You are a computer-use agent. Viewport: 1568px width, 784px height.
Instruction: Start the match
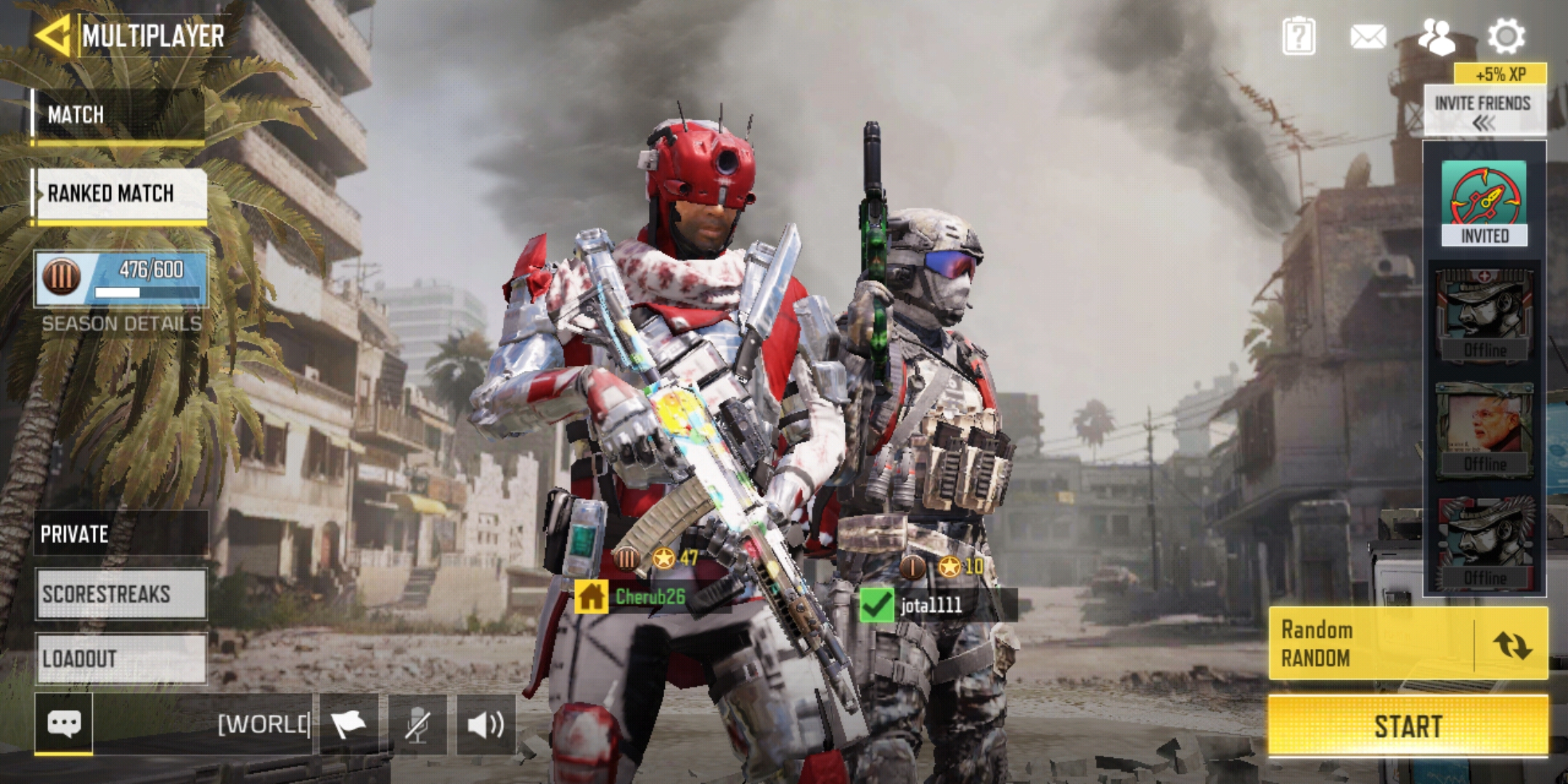(1408, 726)
